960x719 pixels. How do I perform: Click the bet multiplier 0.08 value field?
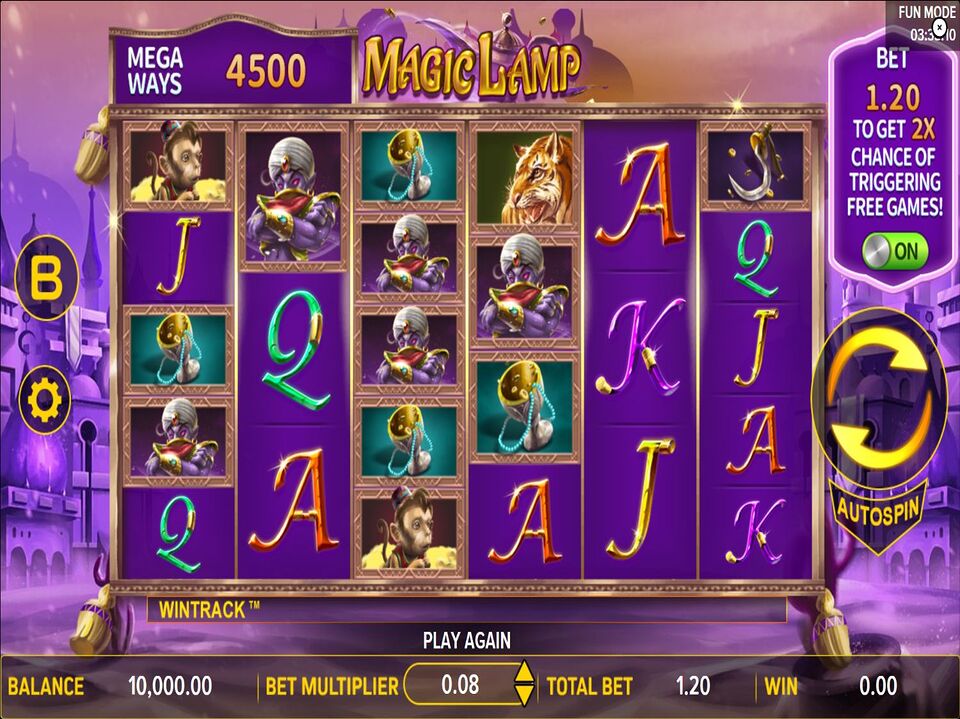460,685
